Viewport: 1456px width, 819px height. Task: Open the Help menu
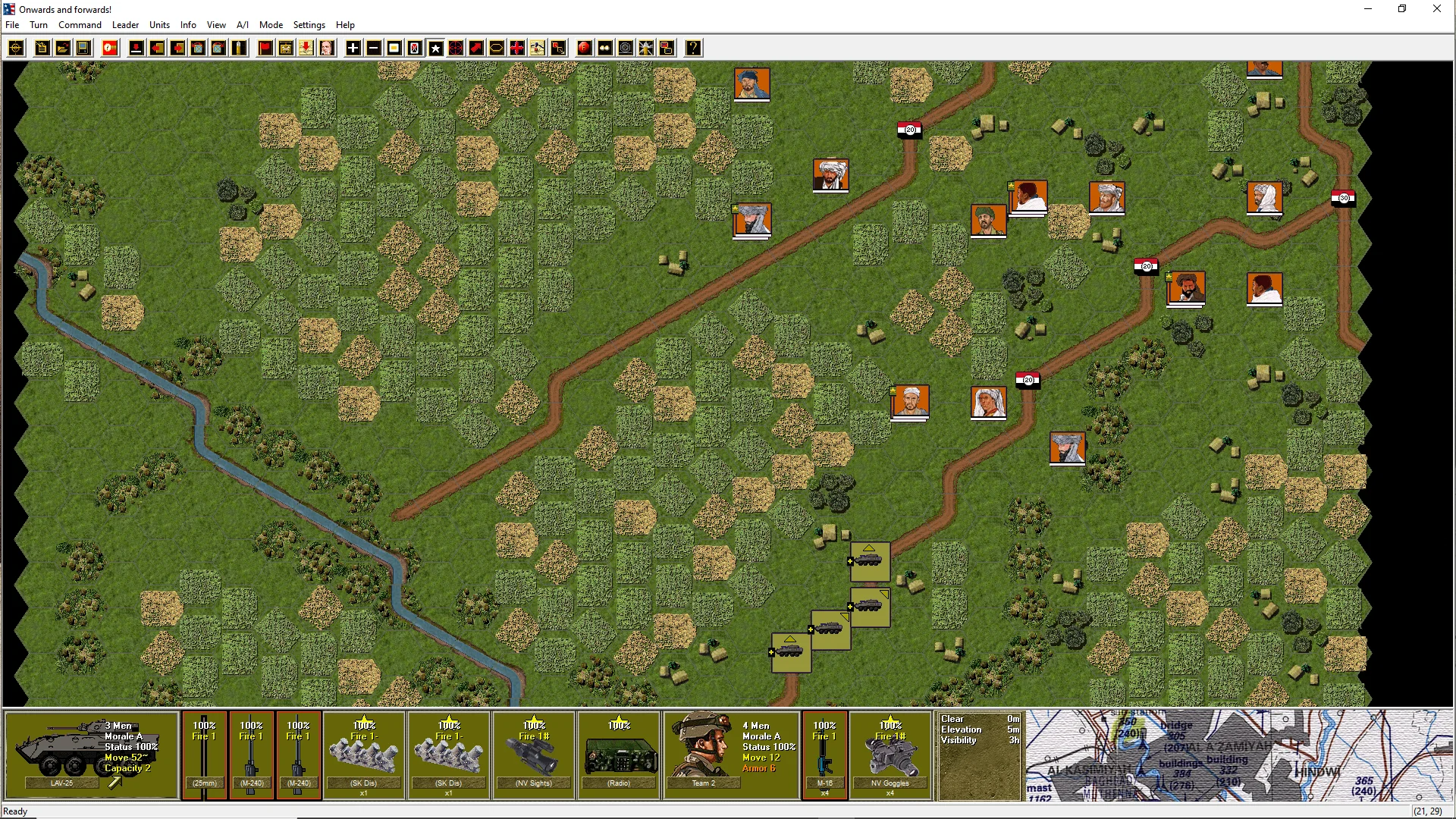345,25
